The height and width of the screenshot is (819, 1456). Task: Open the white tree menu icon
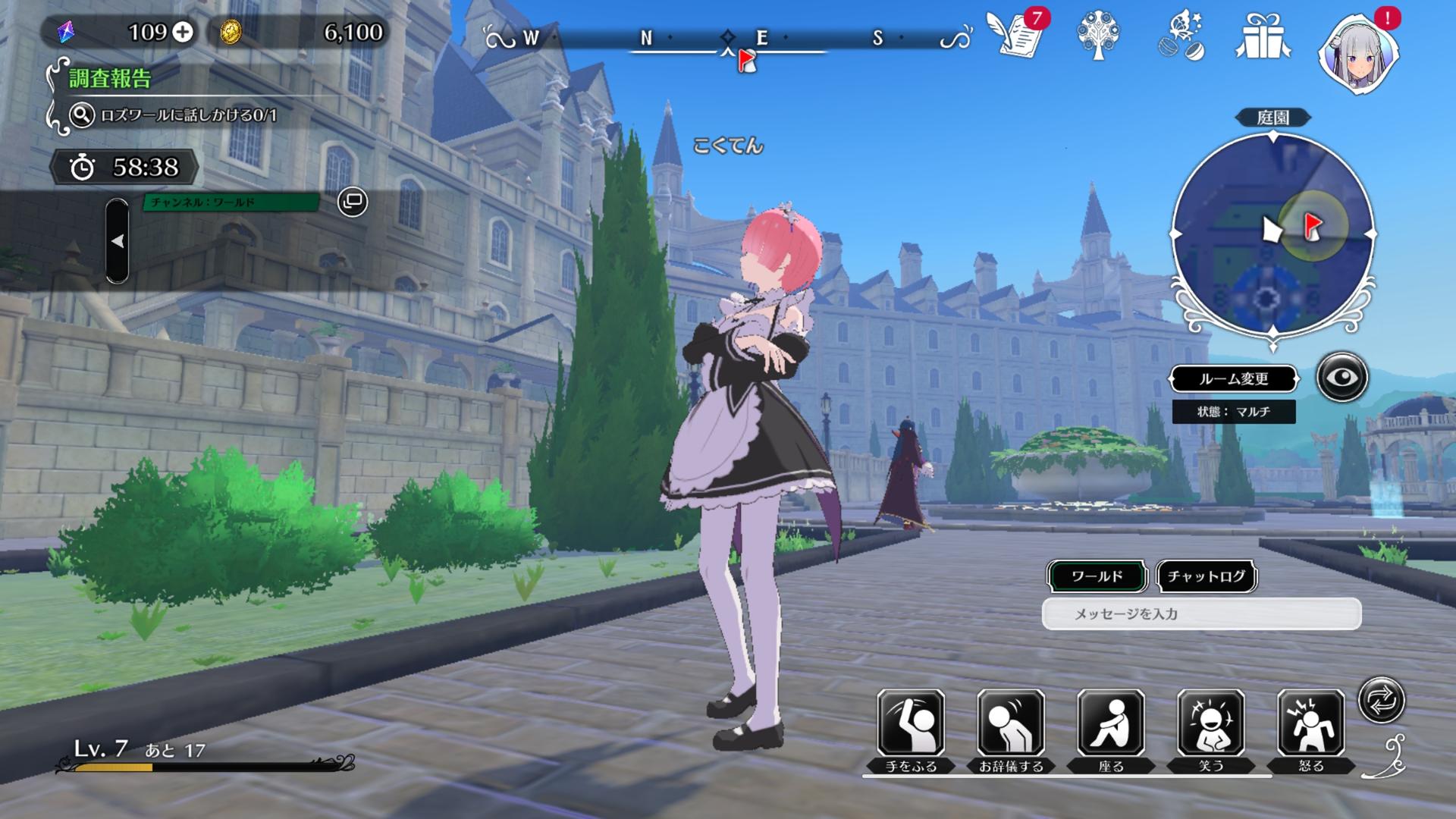coord(1097,36)
